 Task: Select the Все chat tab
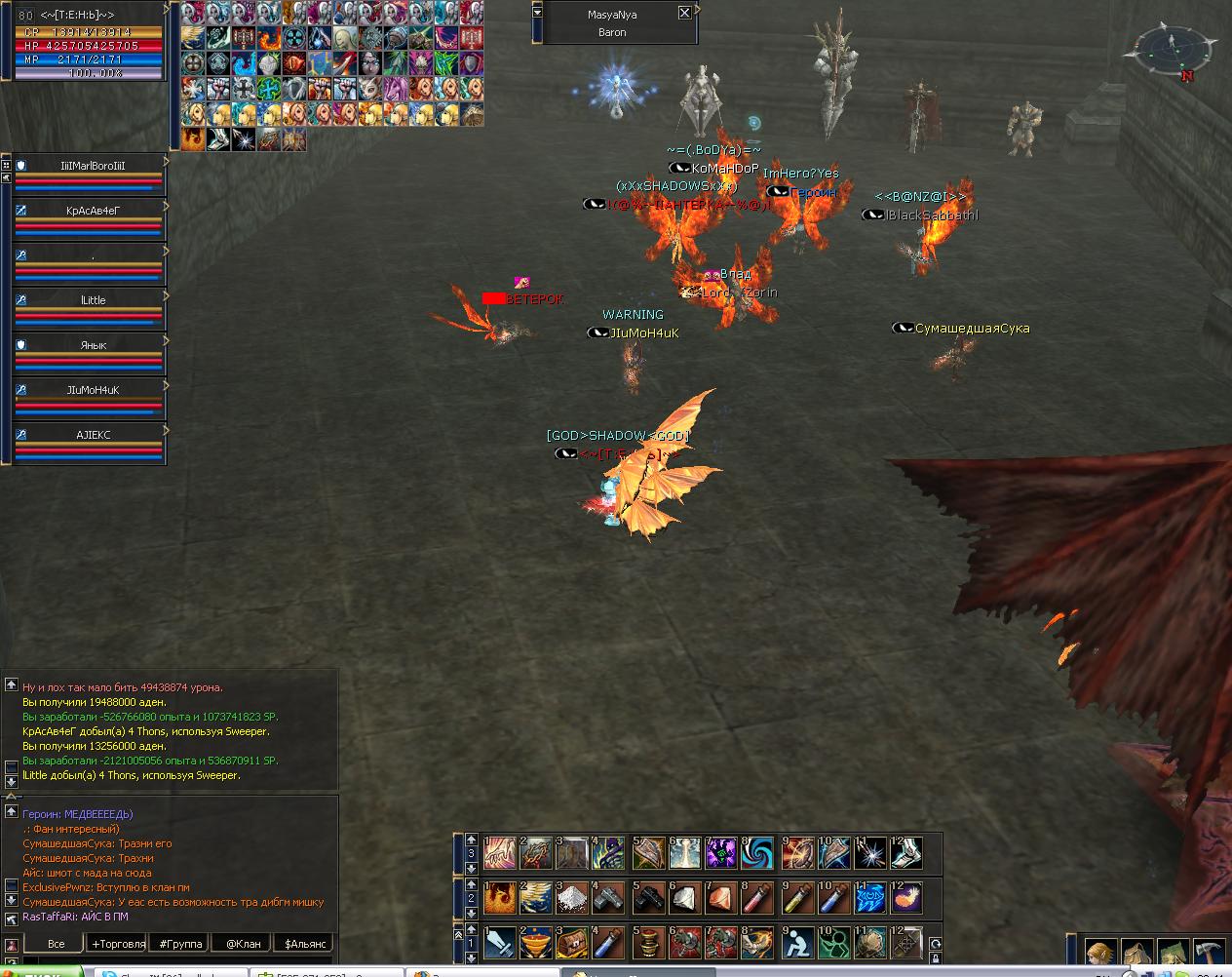click(x=56, y=944)
